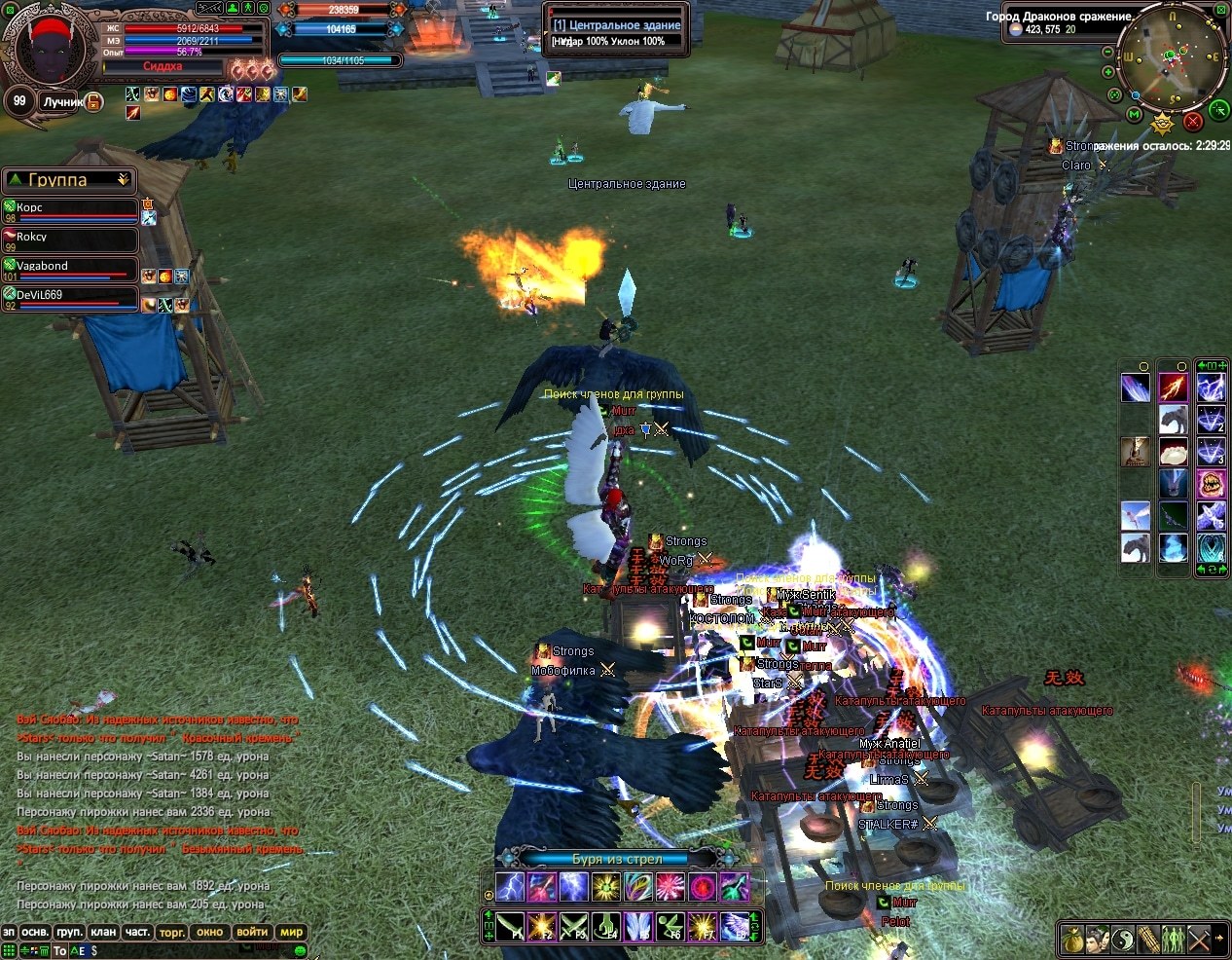Use the dumplings item in side bar
The height and width of the screenshot is (960, 1232).
(x=1176, y=452)
